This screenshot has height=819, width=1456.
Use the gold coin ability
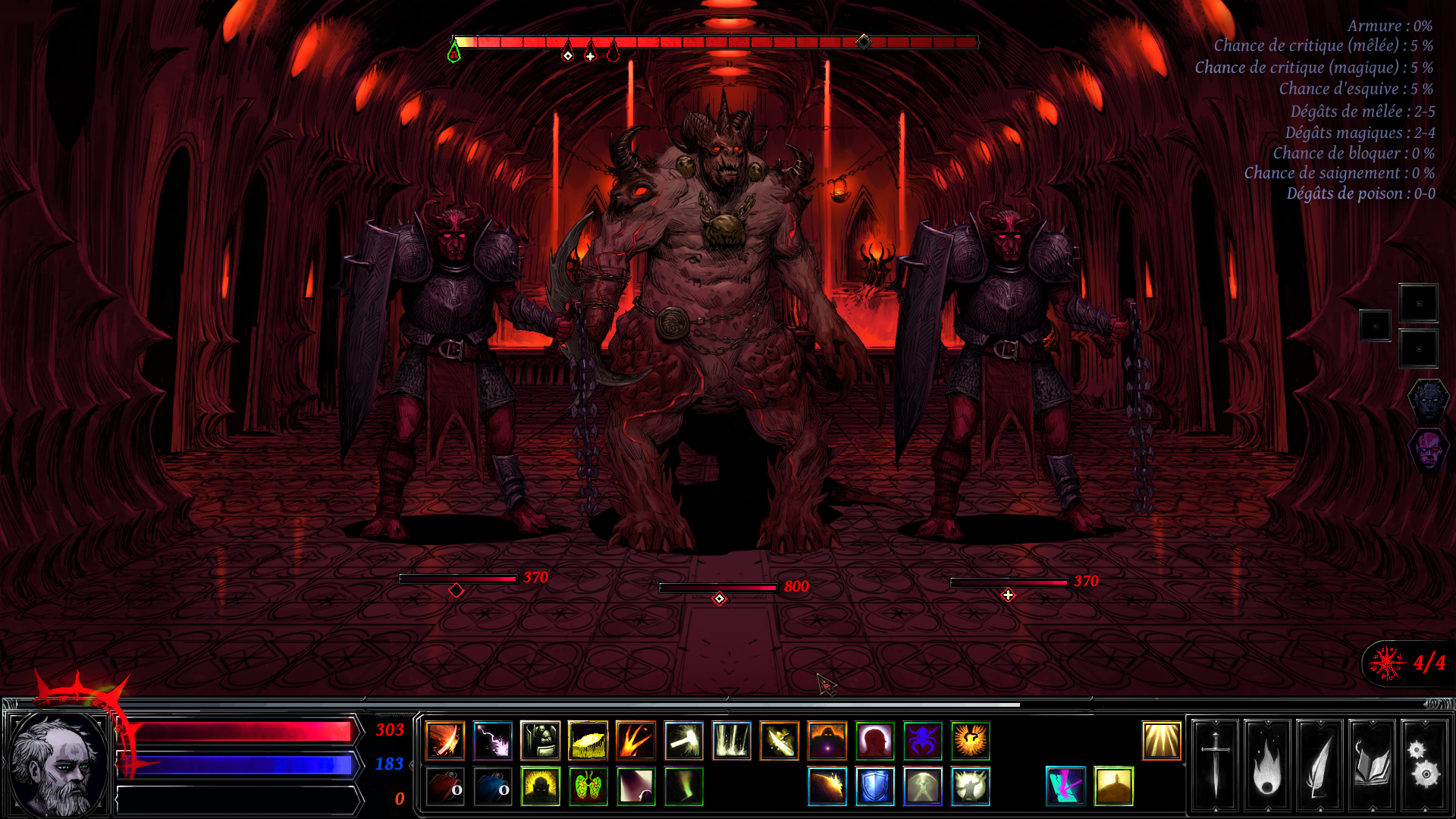(587, 741)
